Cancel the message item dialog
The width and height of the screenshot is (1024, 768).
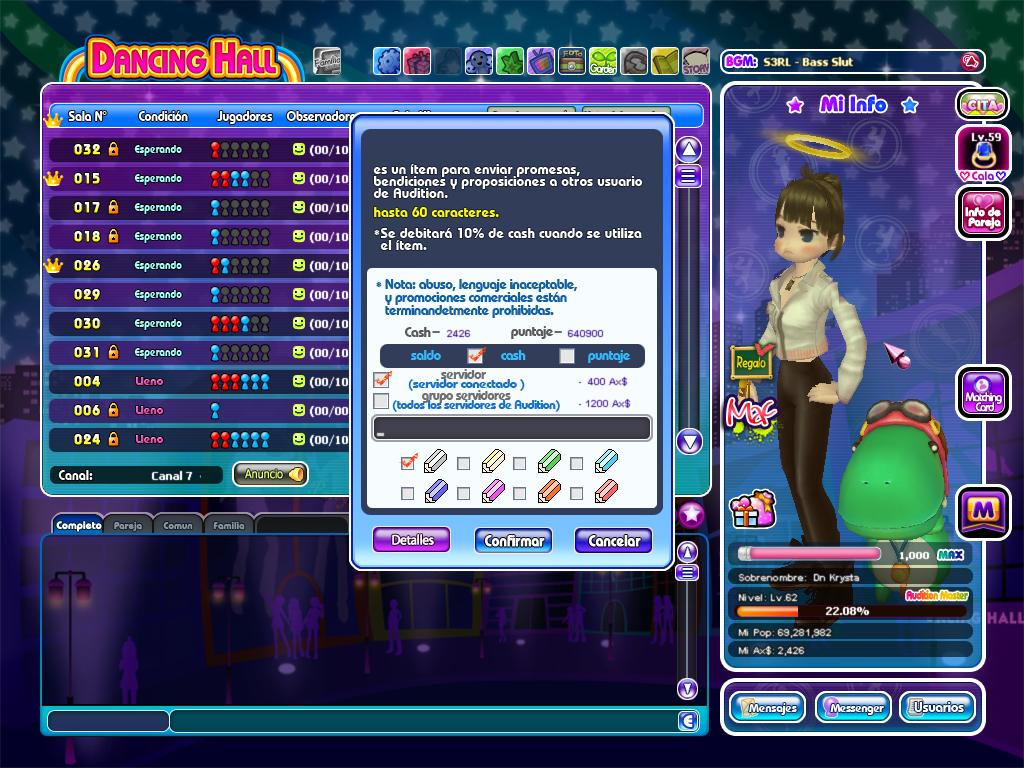tap(613, 541)
